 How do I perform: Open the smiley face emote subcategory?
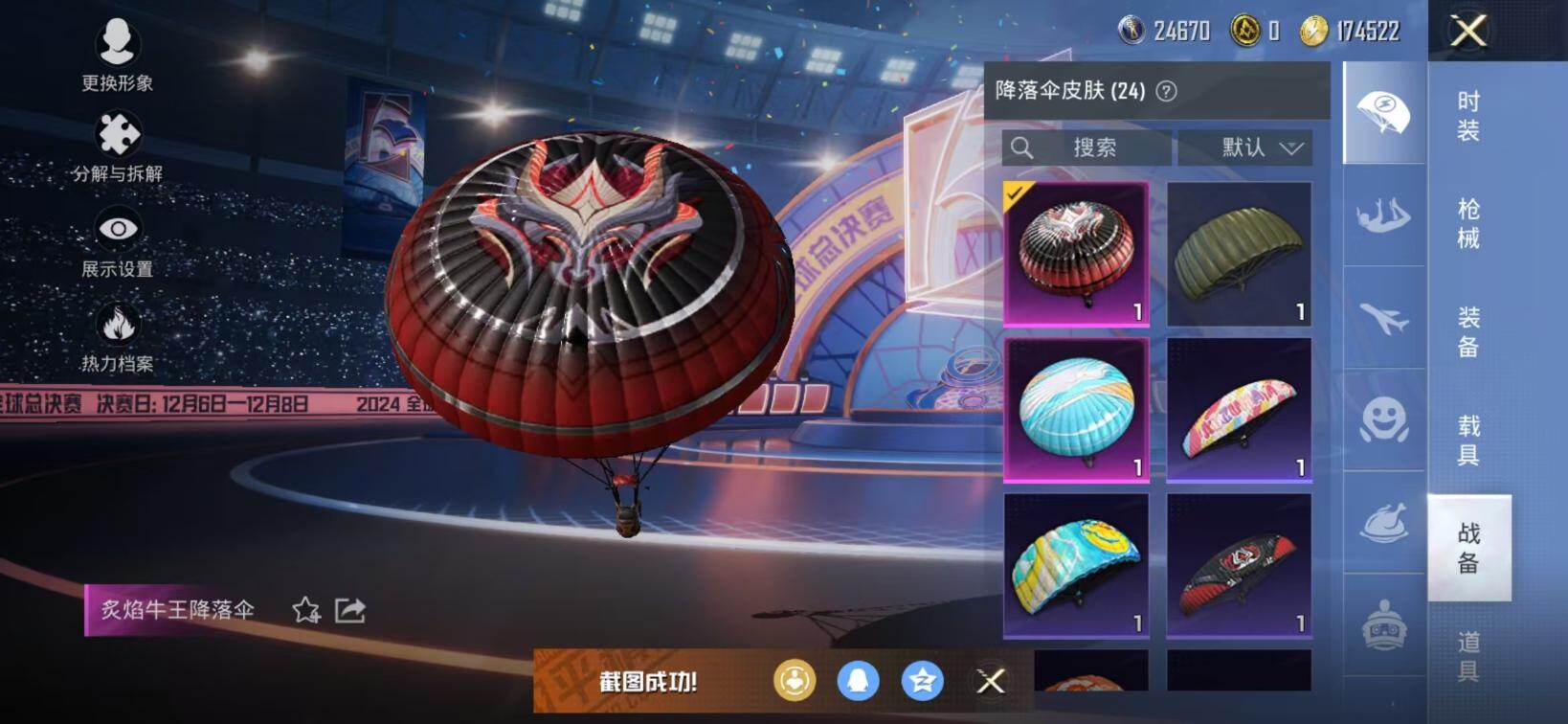pos(1384,420)
